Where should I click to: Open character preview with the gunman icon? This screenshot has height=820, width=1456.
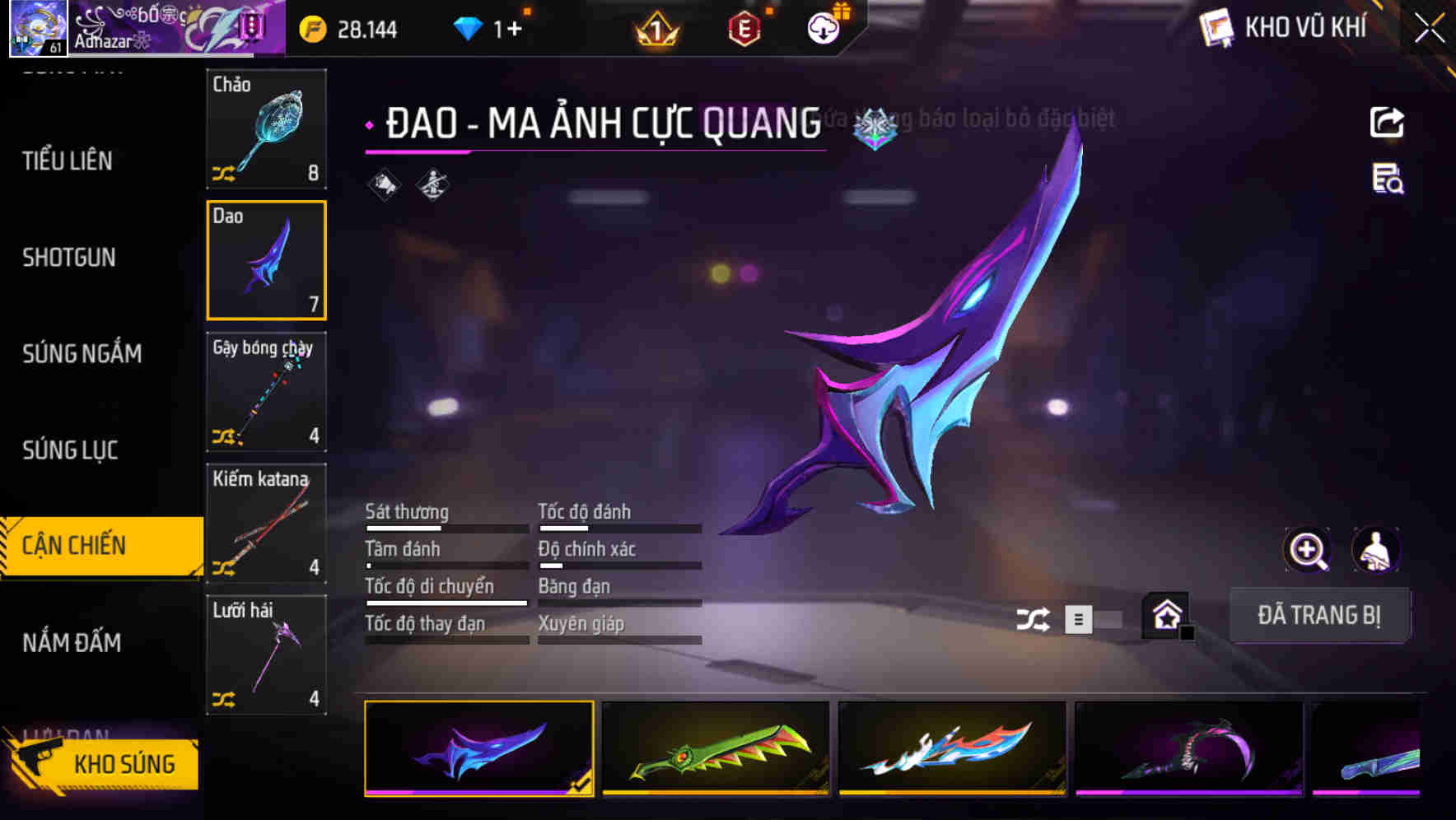(1377, 550)
